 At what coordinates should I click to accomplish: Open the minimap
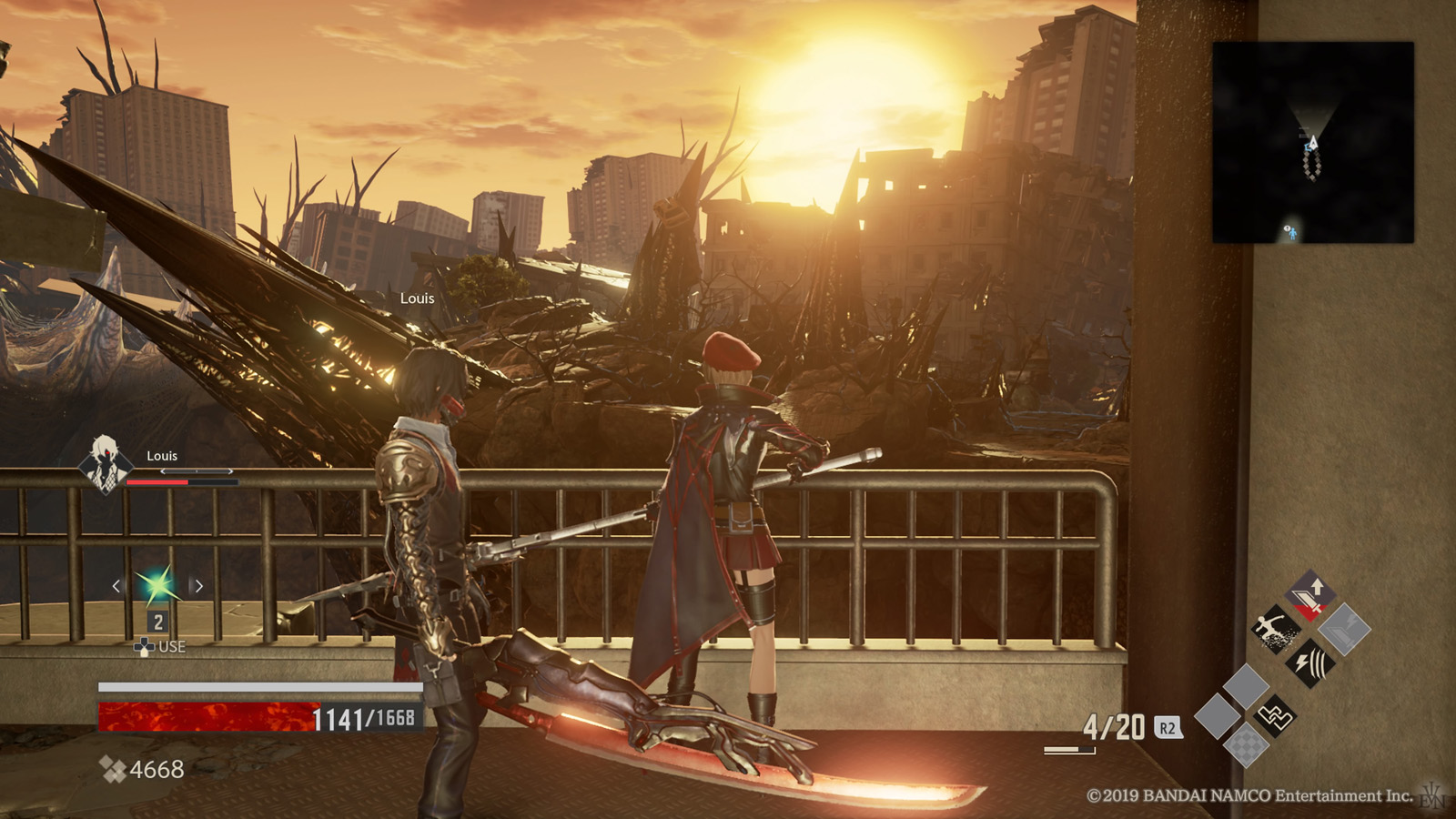pos(1313,142)
